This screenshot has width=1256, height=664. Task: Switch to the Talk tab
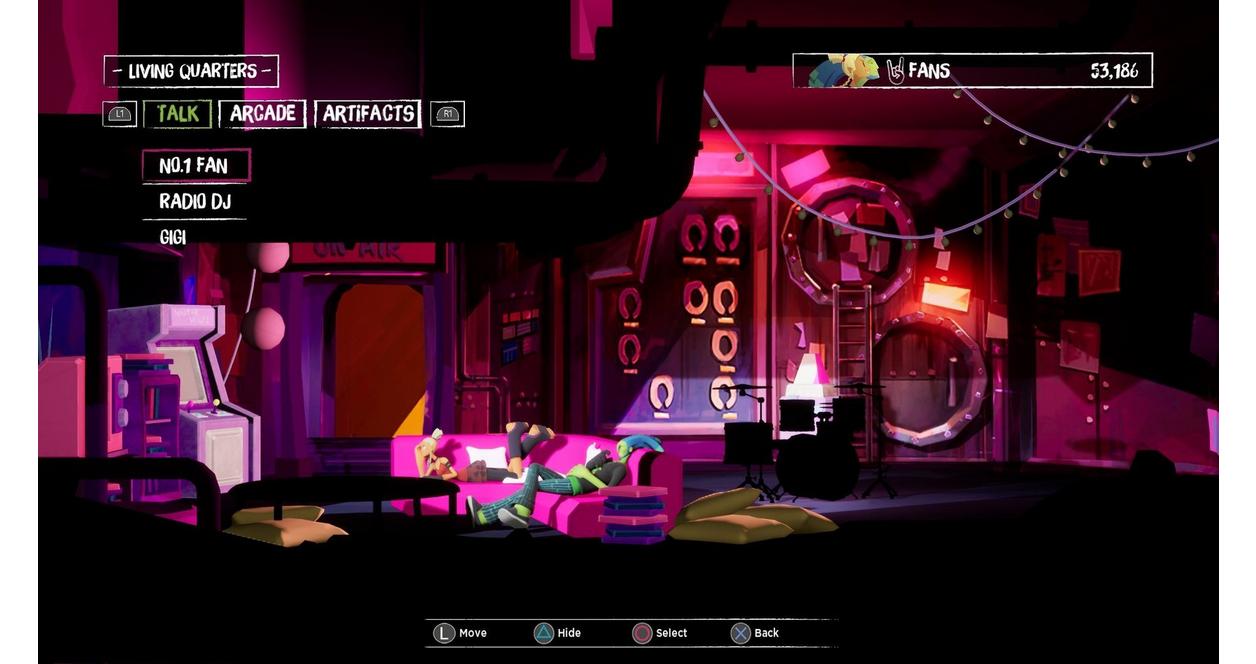pos(177,114)
